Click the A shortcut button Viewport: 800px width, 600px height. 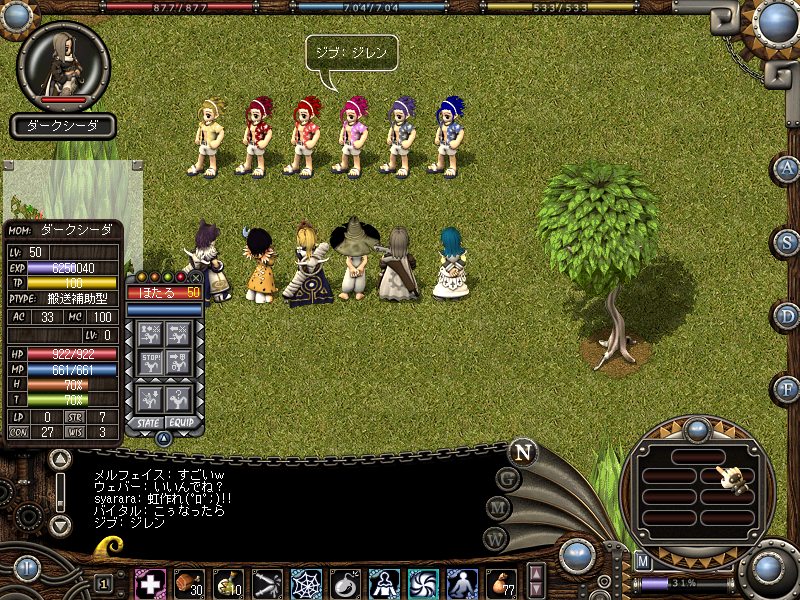click(788, 167)
